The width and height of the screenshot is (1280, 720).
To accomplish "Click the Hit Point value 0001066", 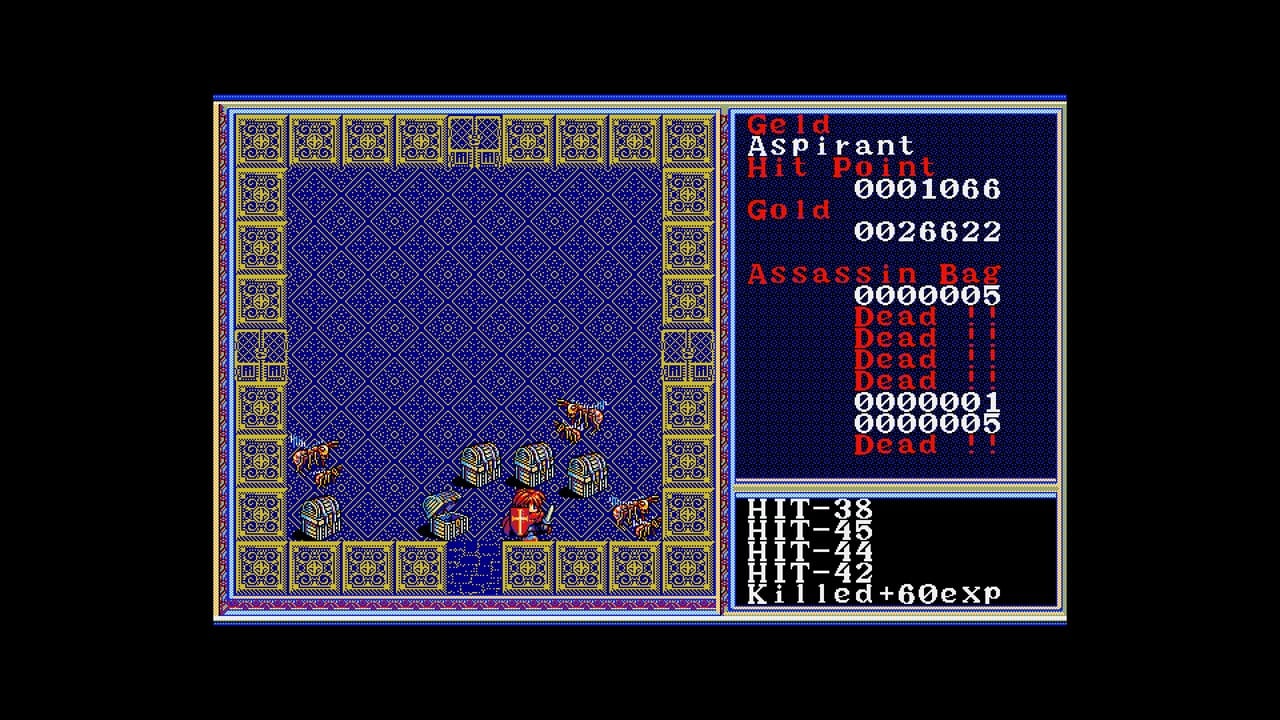I will pyautogui.click(x=925, y=189).
